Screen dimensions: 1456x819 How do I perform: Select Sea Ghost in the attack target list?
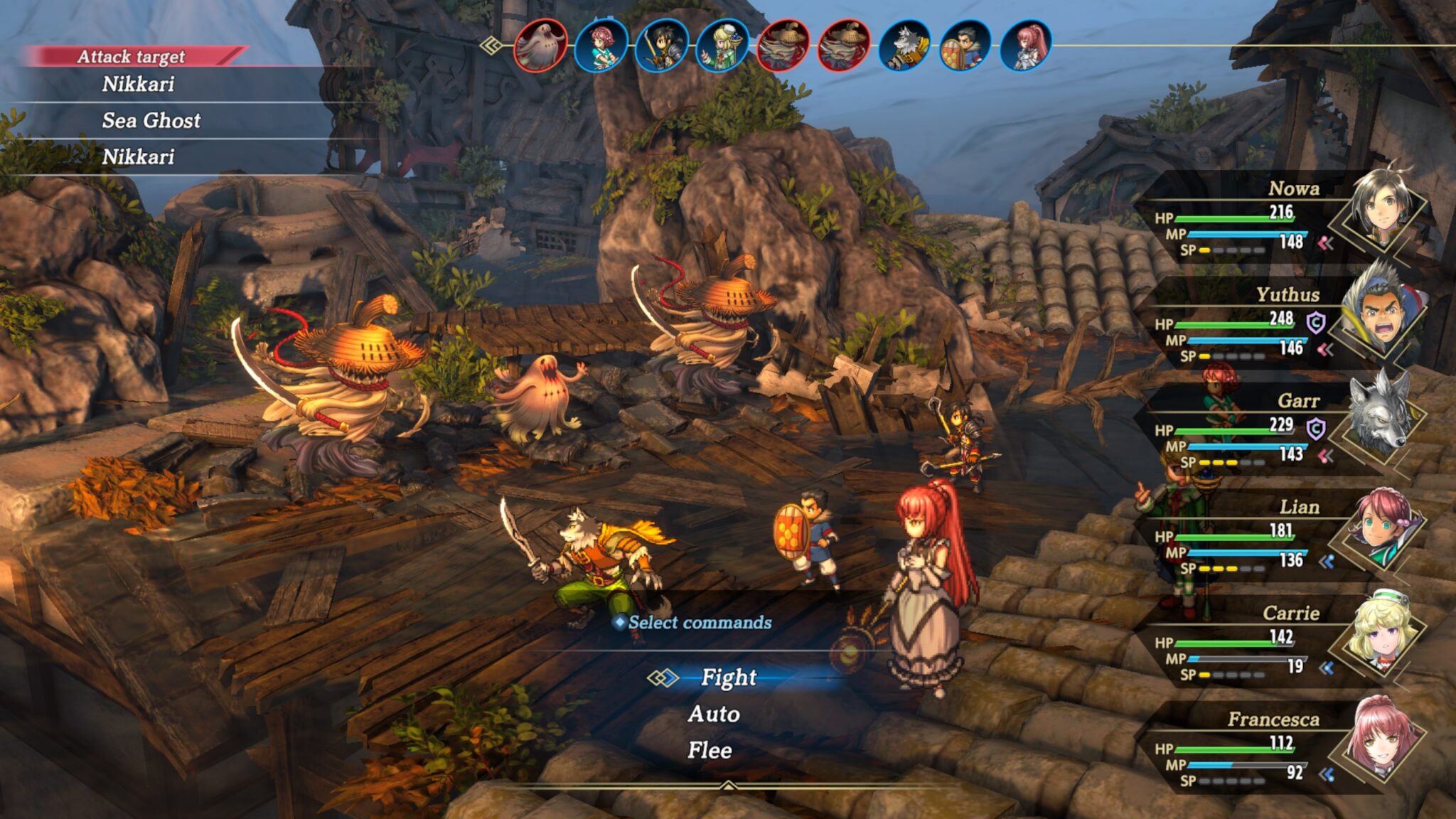[151, 120]
